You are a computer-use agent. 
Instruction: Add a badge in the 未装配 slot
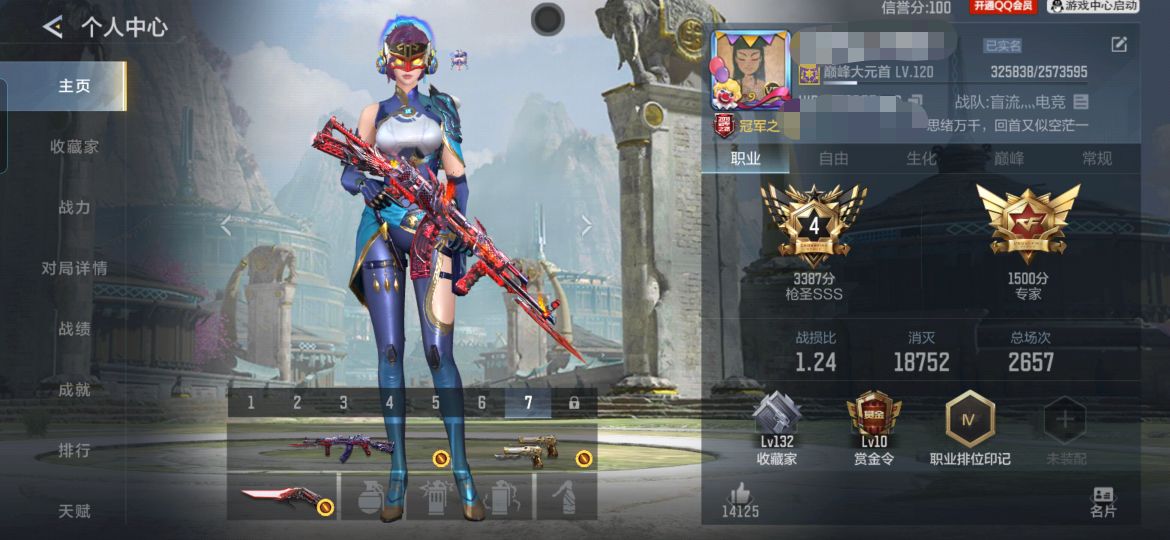[x=1065, y=422]
